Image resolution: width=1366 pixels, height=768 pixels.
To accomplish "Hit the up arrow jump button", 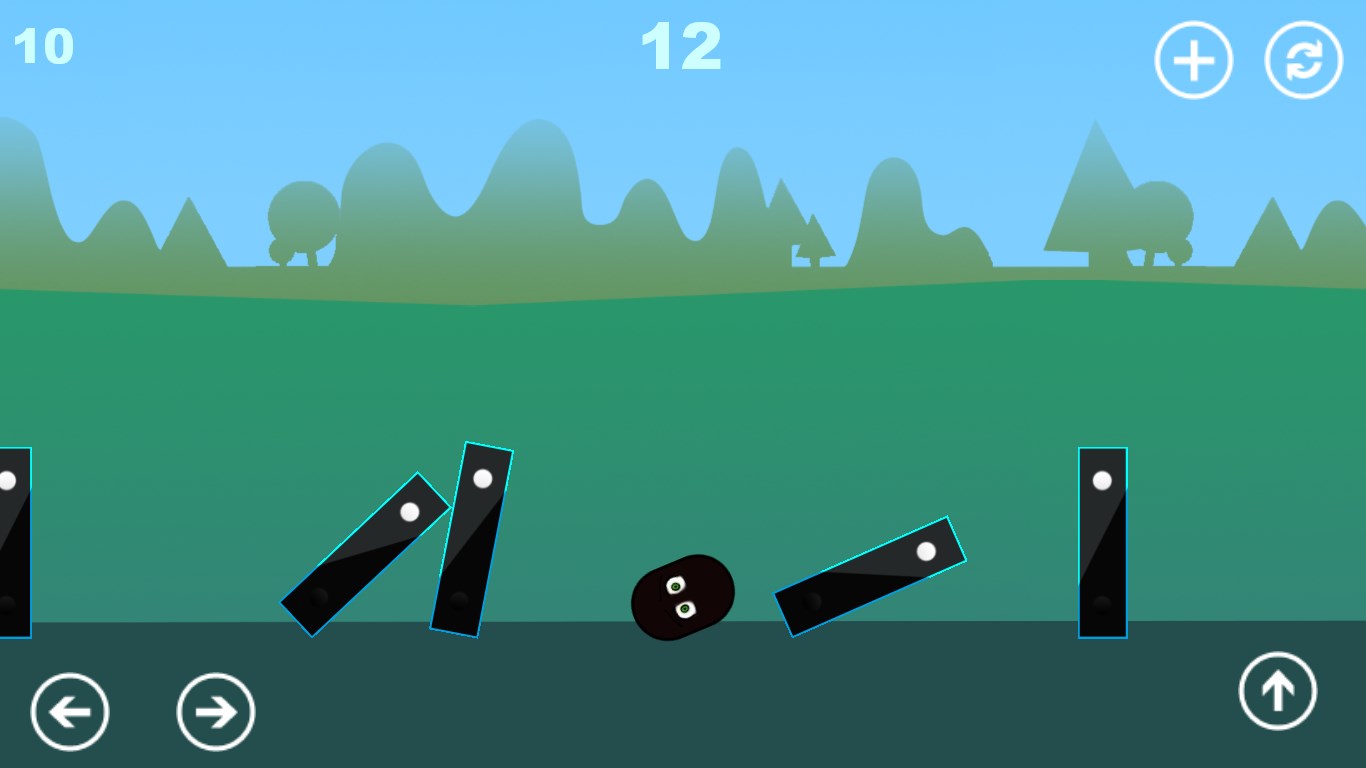I will 1278,691.
